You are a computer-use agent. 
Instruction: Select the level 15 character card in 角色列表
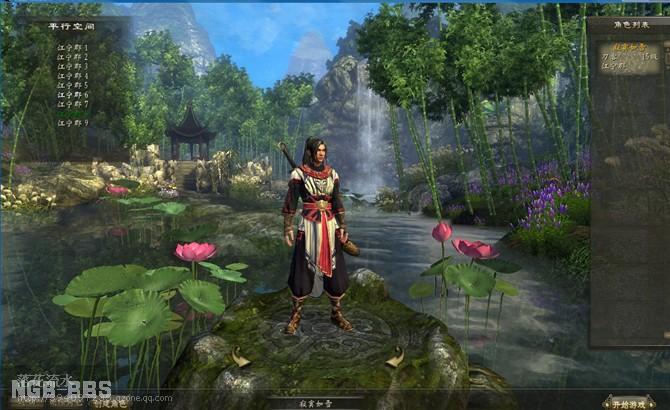click(x=629, y=59)
